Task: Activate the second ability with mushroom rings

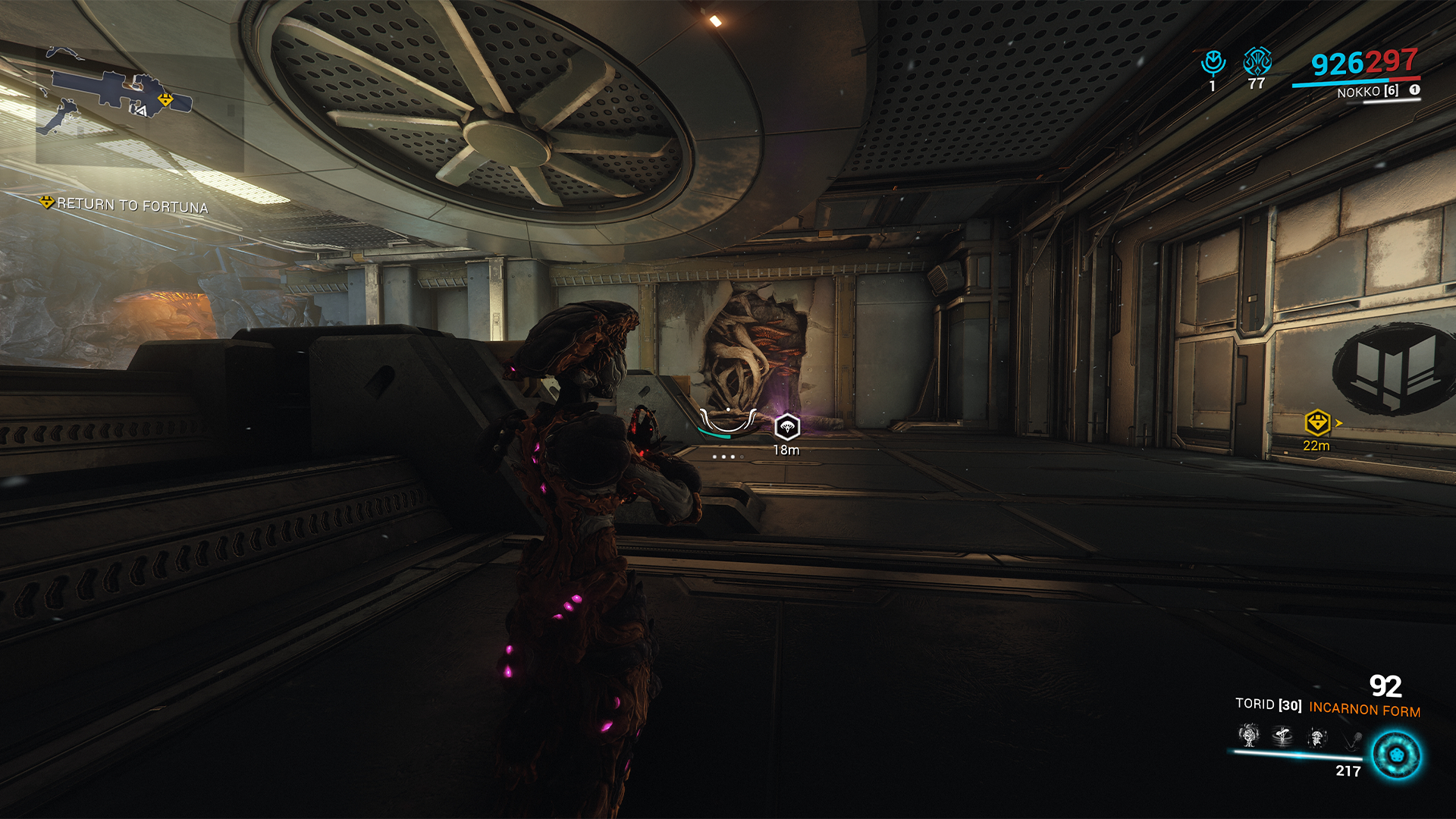Action: tap(1282, 735)
